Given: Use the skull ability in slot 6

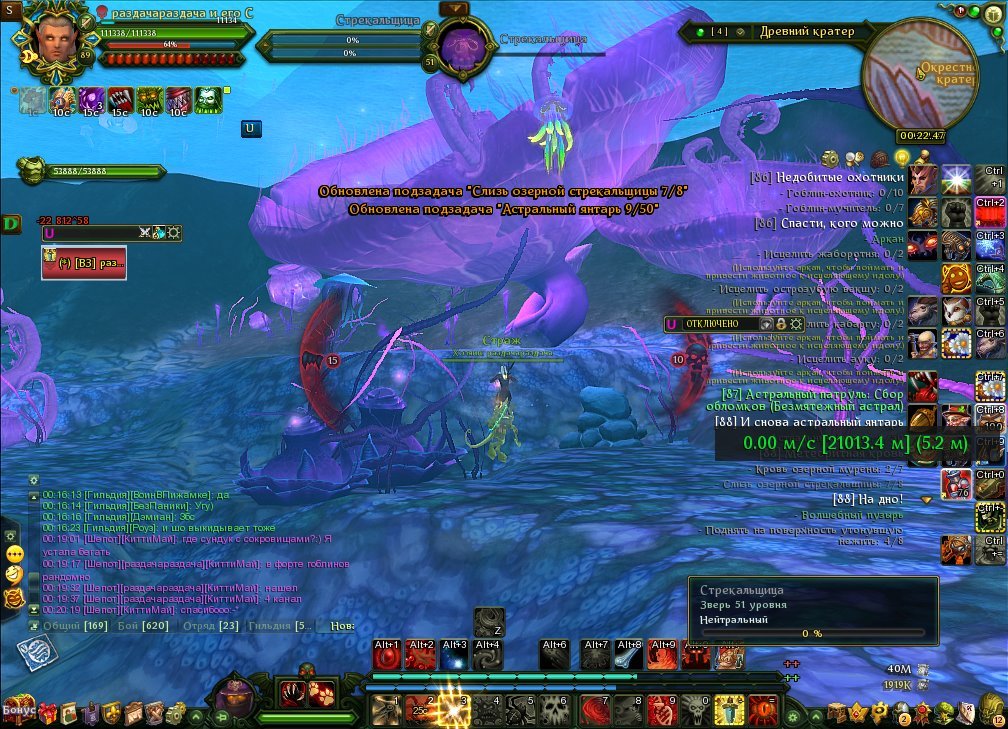Looking at the screenshot, I should [555, 710].
